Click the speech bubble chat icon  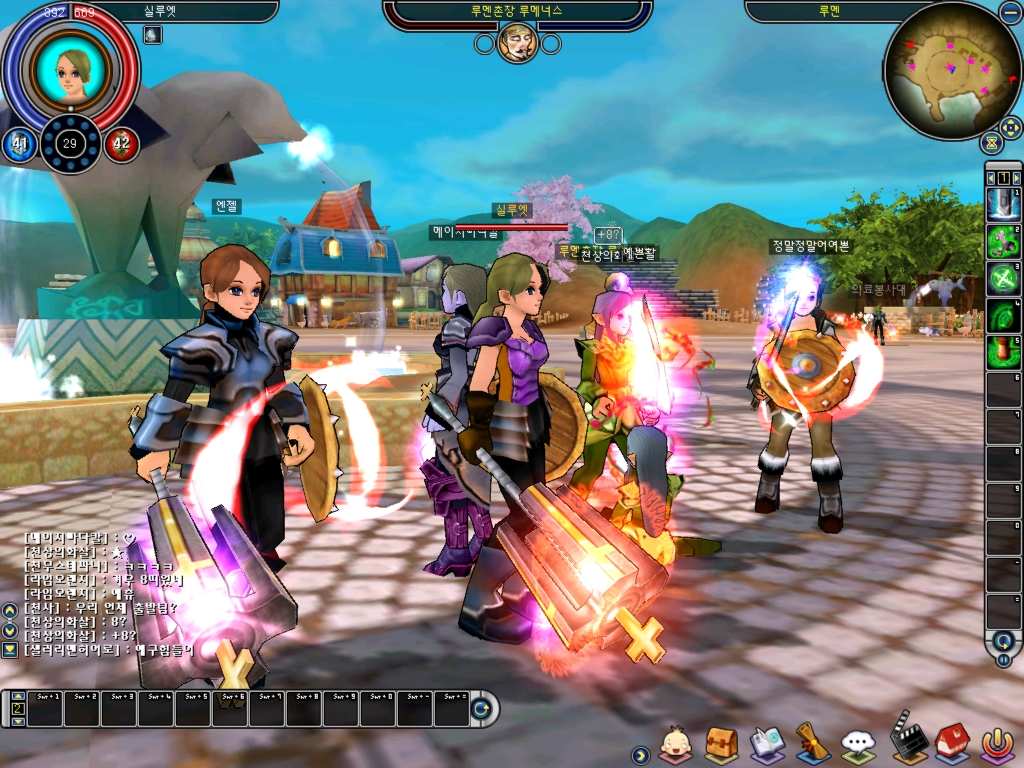[858, 744]
